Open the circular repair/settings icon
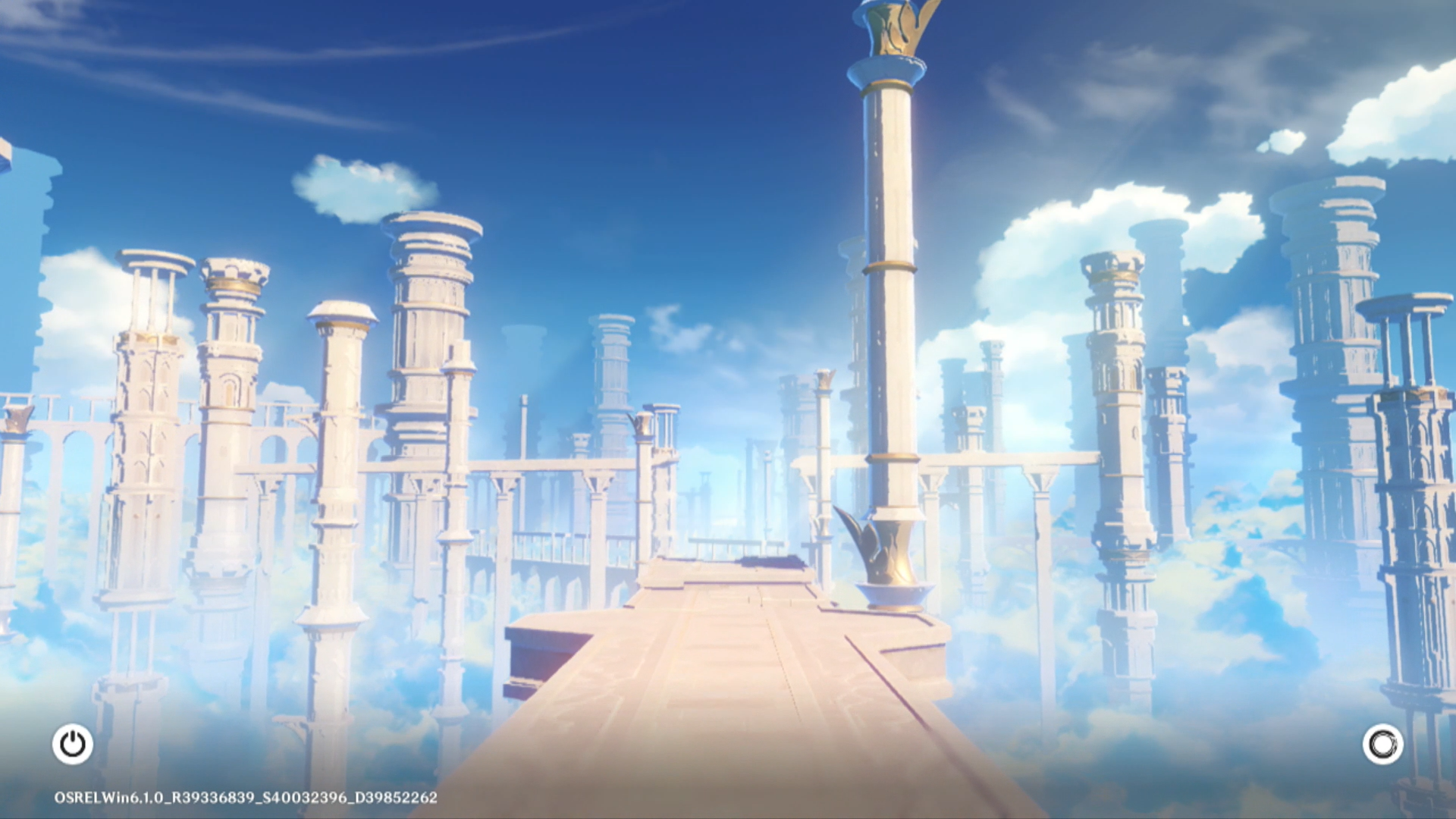Screen dimensions: 1456x819 point(1382,744)
